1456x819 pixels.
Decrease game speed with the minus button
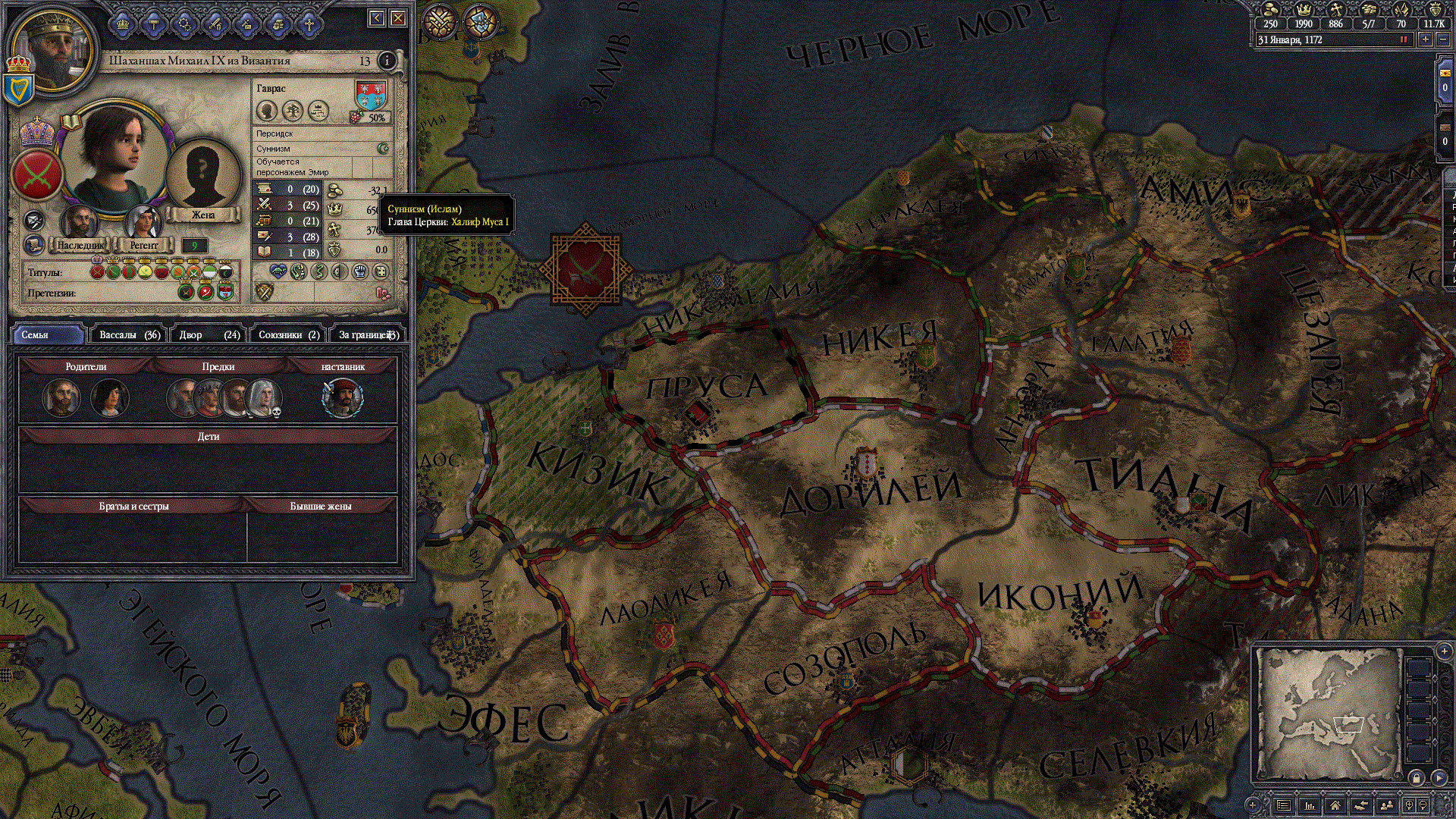click(1443, 40)
